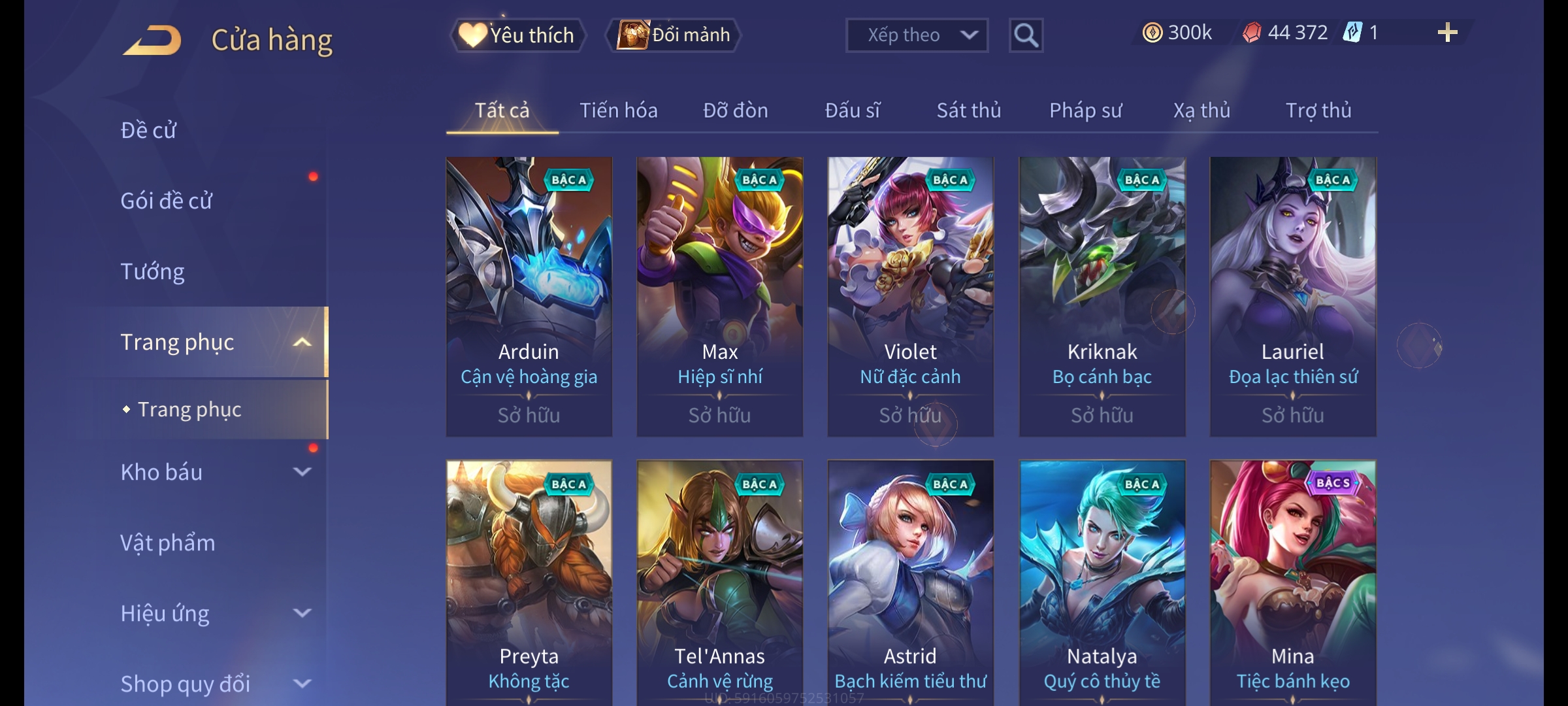Choose the Violet Nữ đặc cảnh skin card
The width and height of the screenshot is (1568, 706).
point(910,296)
